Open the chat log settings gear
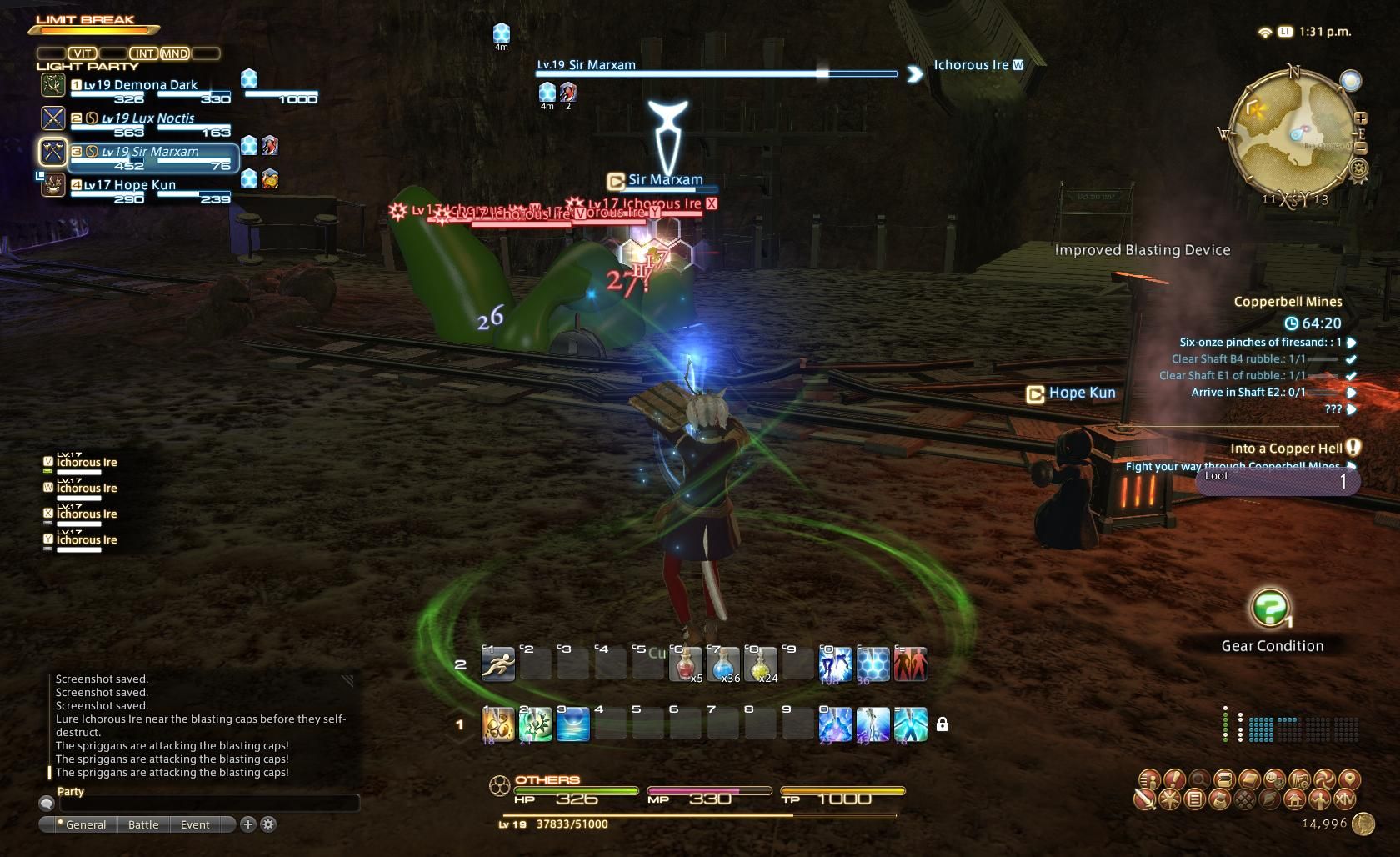Image resolution: width=1400 pixels, height=857 pixels. click(268, 824)
